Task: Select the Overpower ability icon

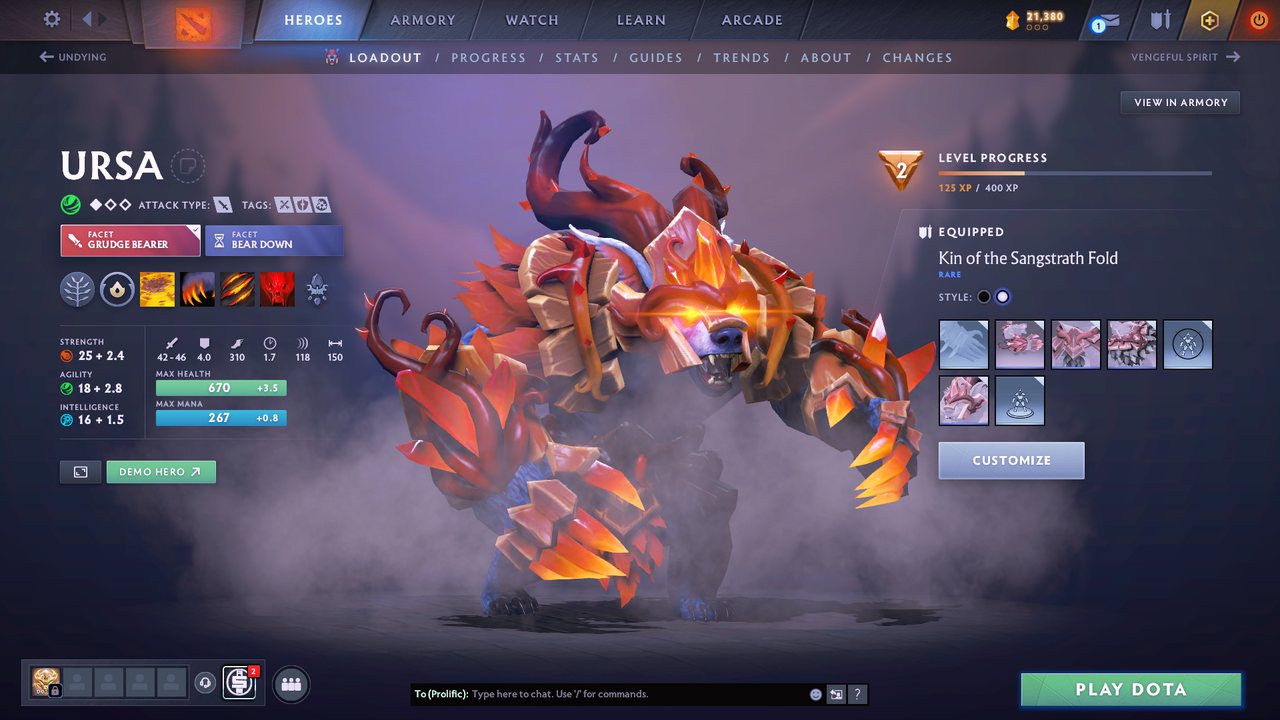Action: [x=197, y=289]
